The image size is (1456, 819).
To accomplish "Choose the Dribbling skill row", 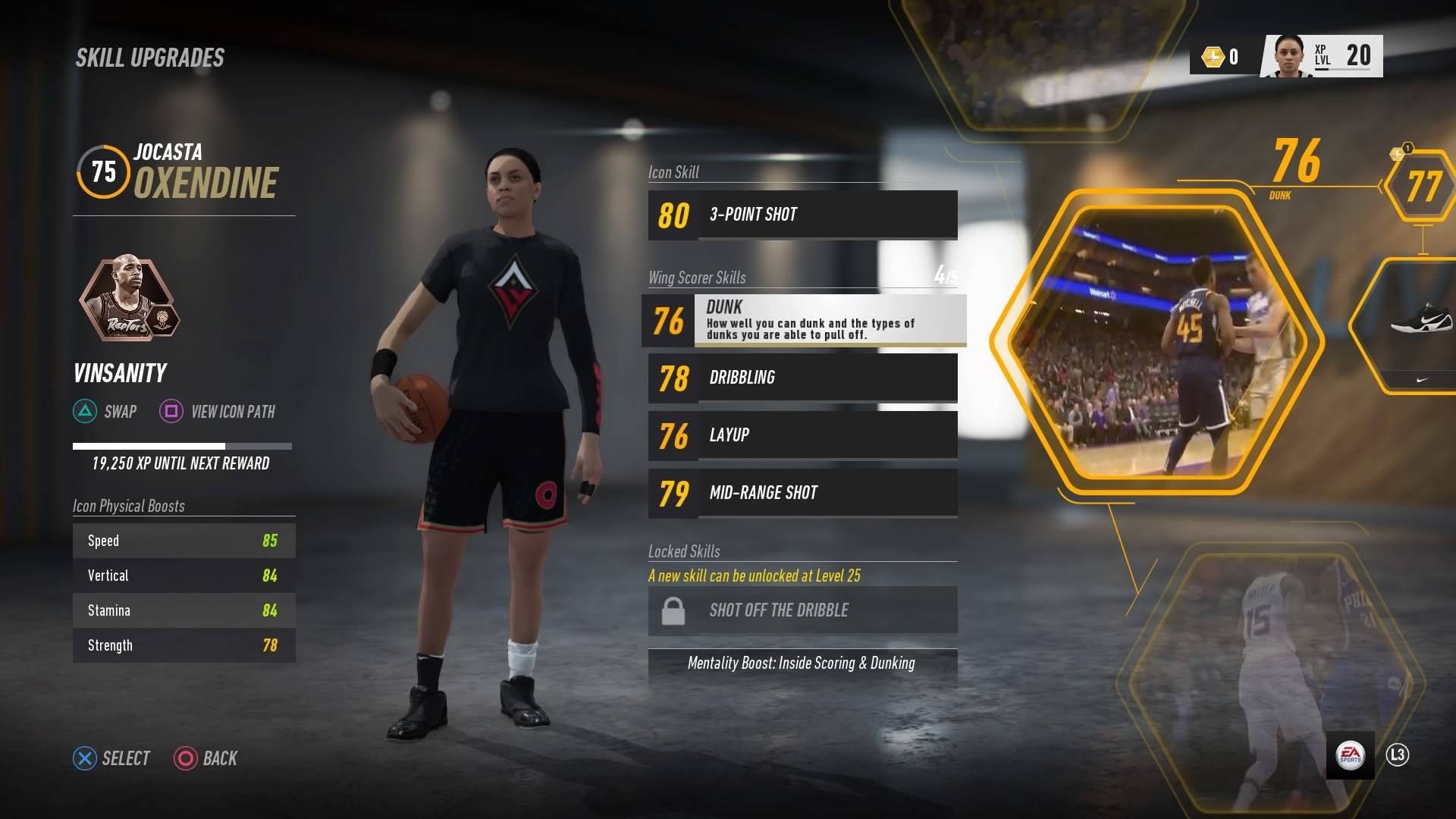I will pyautogui.click(x=802, y=378).
